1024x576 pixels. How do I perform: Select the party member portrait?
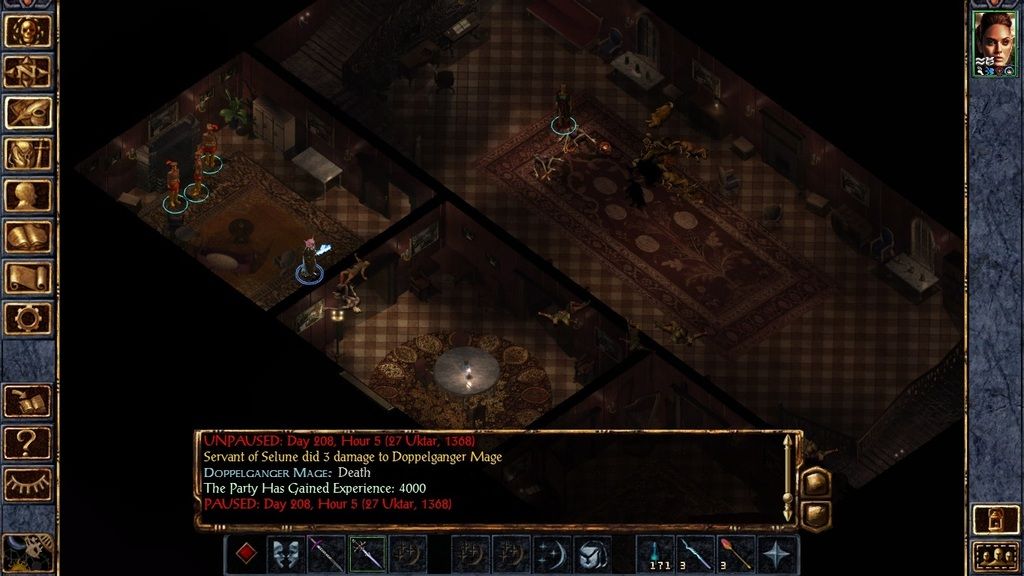coord(995,40)
